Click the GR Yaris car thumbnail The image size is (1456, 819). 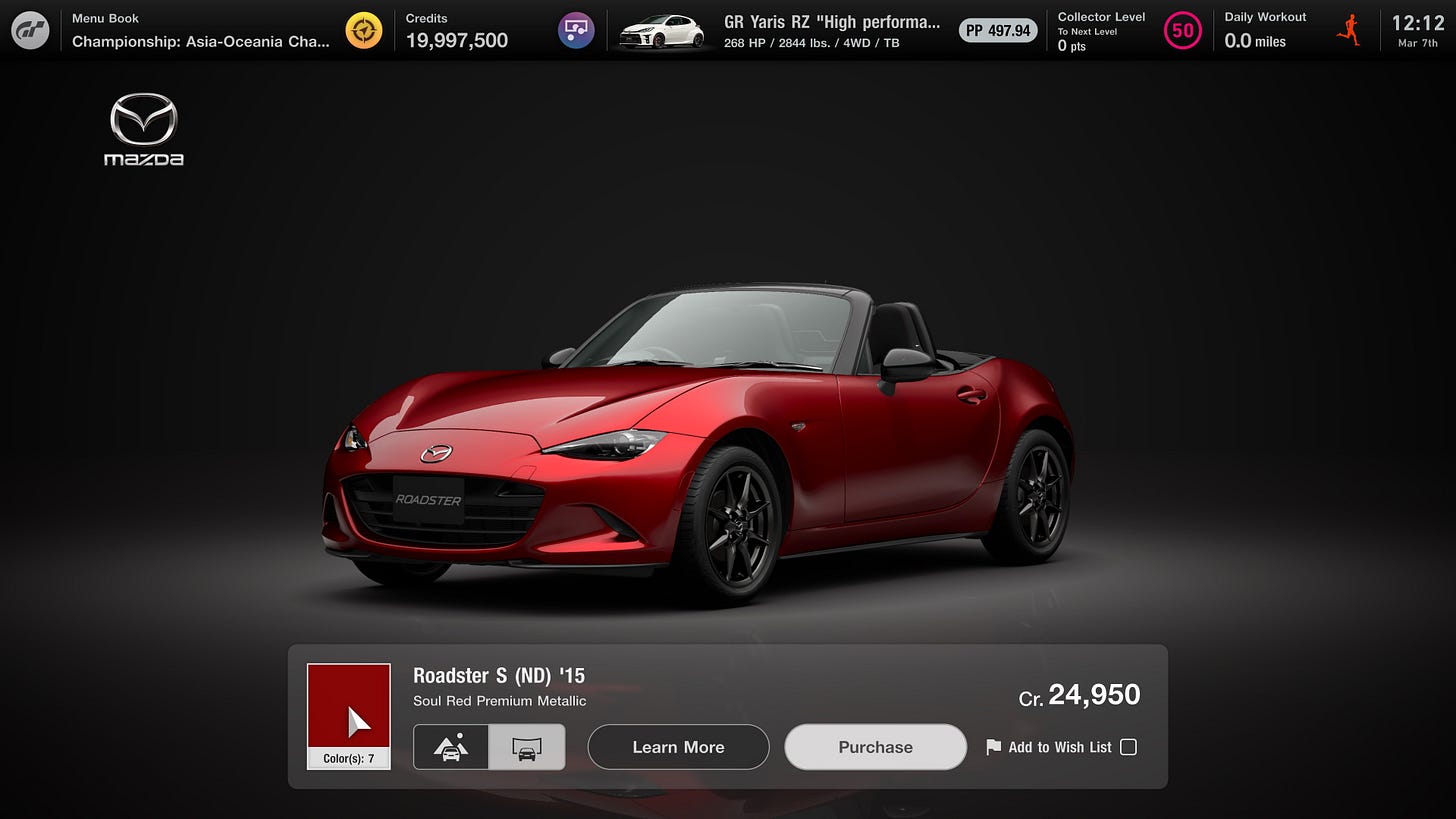click(x=660, y=30)
